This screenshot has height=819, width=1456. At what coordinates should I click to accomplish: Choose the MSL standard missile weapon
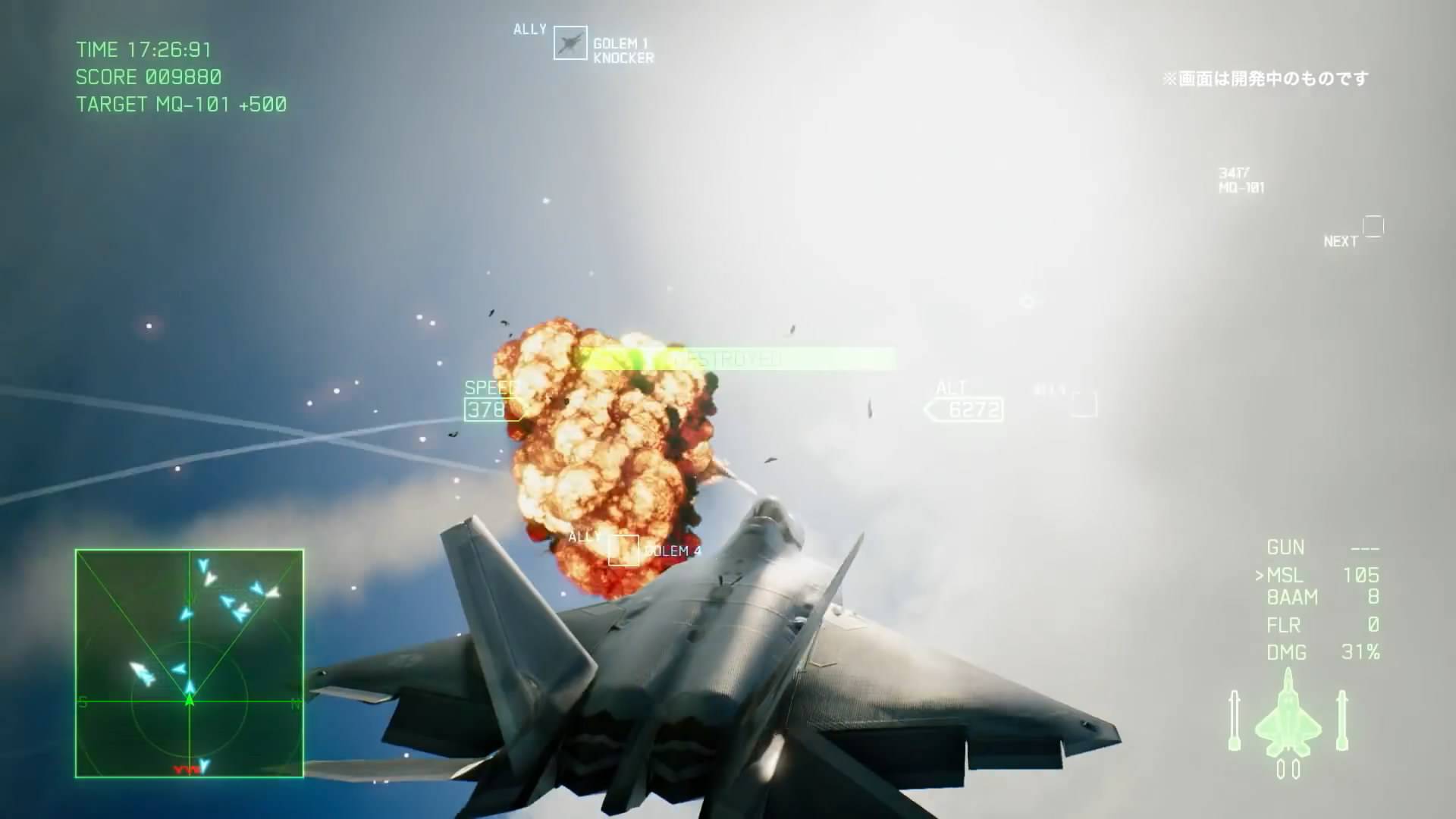click(x=1286, y=576)
